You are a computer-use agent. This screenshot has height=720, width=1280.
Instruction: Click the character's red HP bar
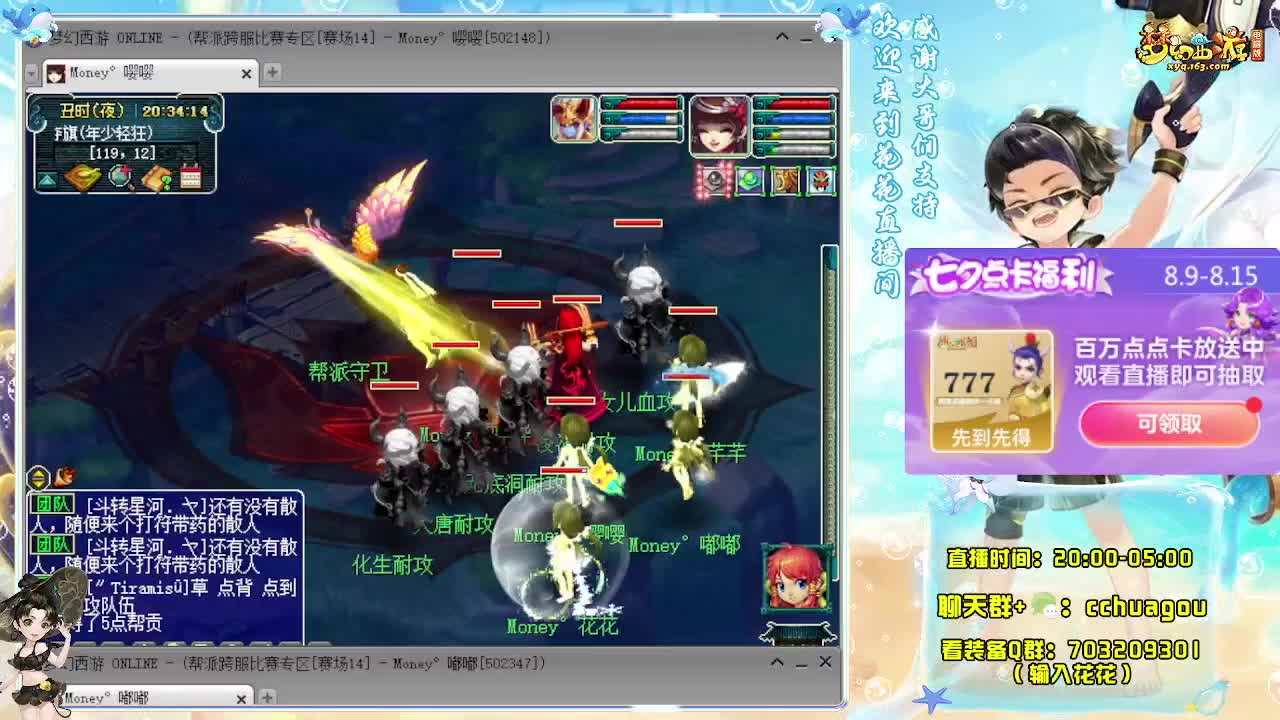tap(798, 103)
